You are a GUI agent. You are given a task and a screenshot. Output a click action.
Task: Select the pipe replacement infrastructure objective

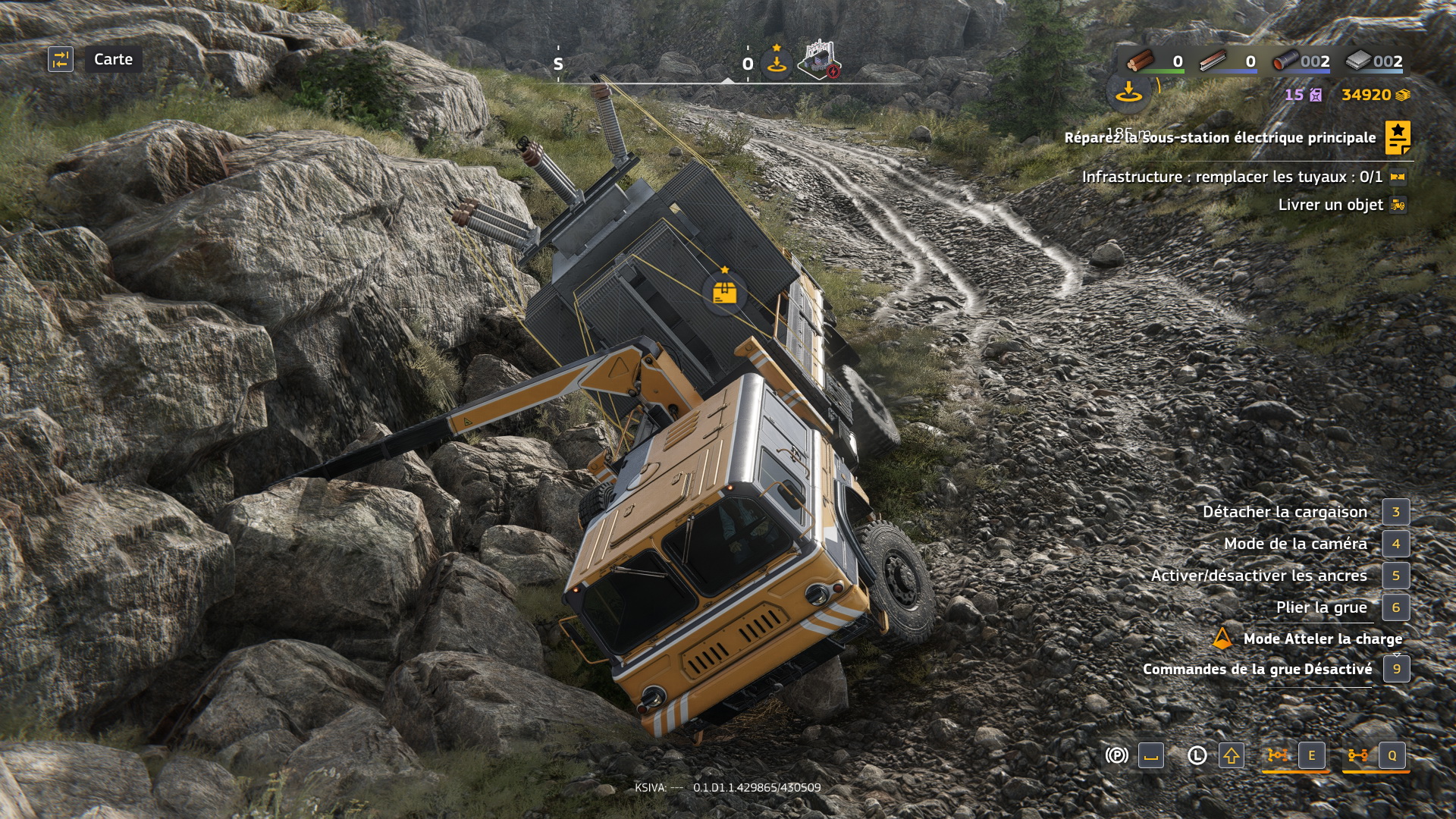tap(1232, 177)
